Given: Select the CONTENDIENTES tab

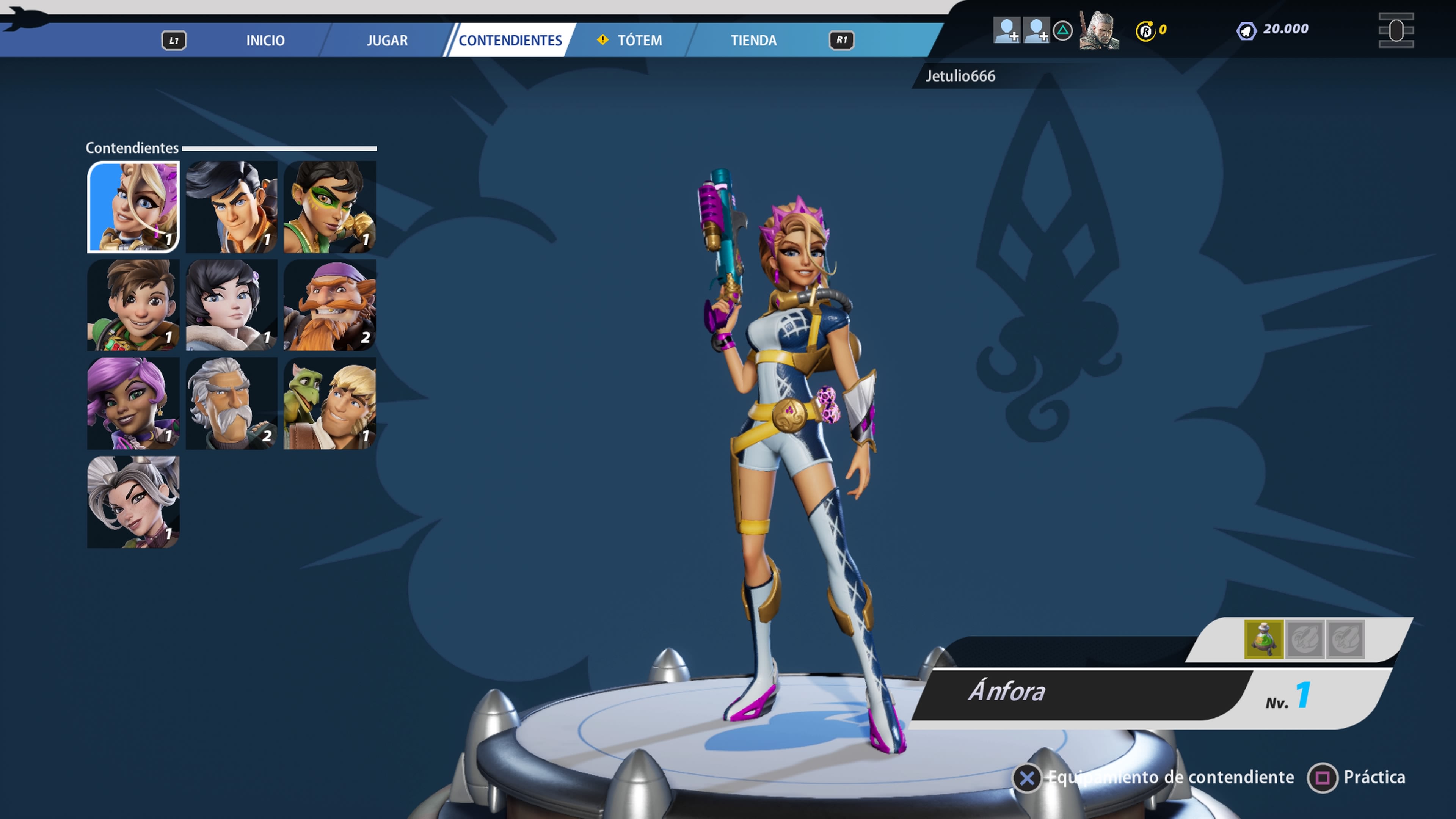Looking at the screenshot, I should tap(510, 41).
